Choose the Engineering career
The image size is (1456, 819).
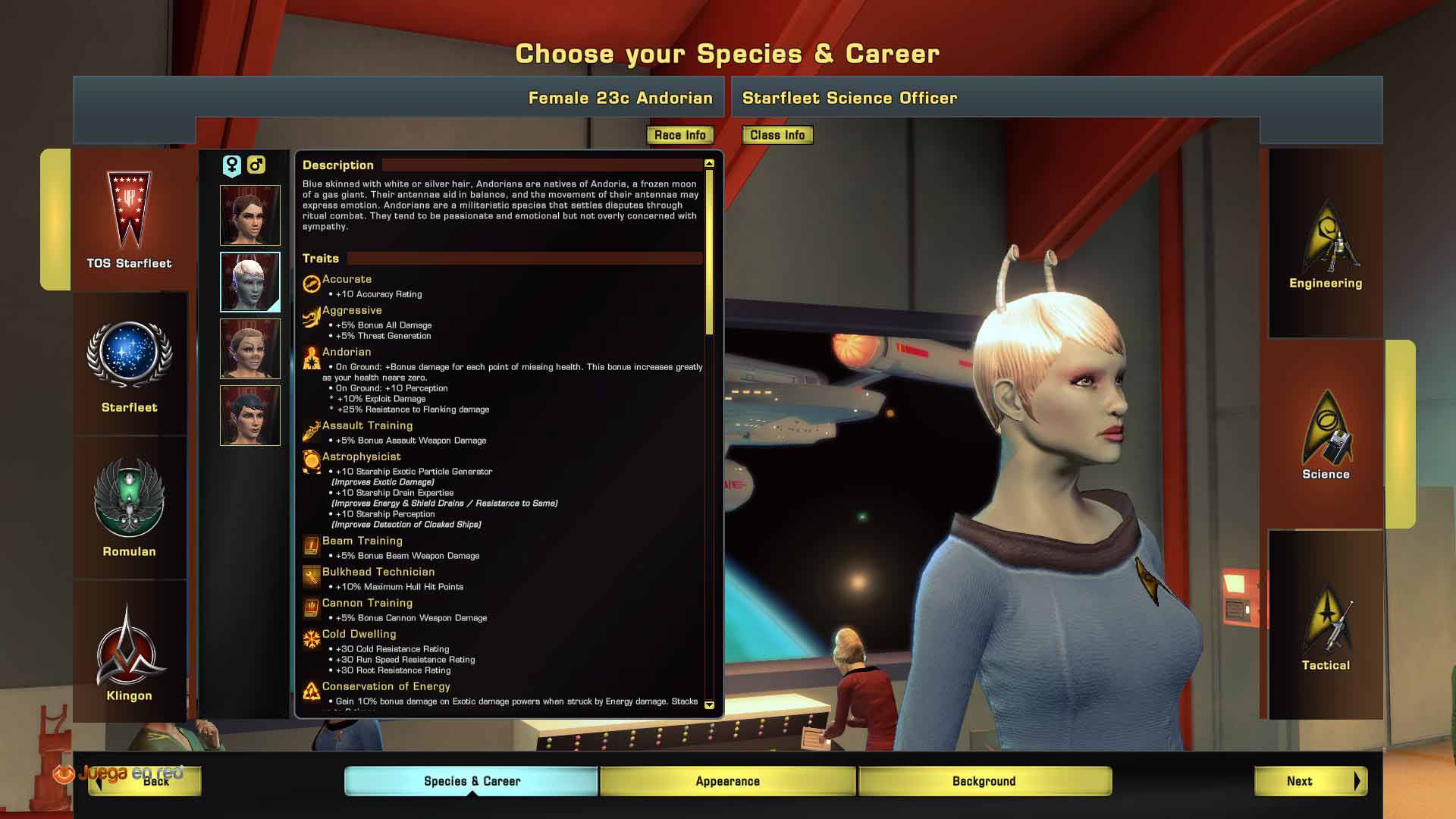click(1326, 244)
